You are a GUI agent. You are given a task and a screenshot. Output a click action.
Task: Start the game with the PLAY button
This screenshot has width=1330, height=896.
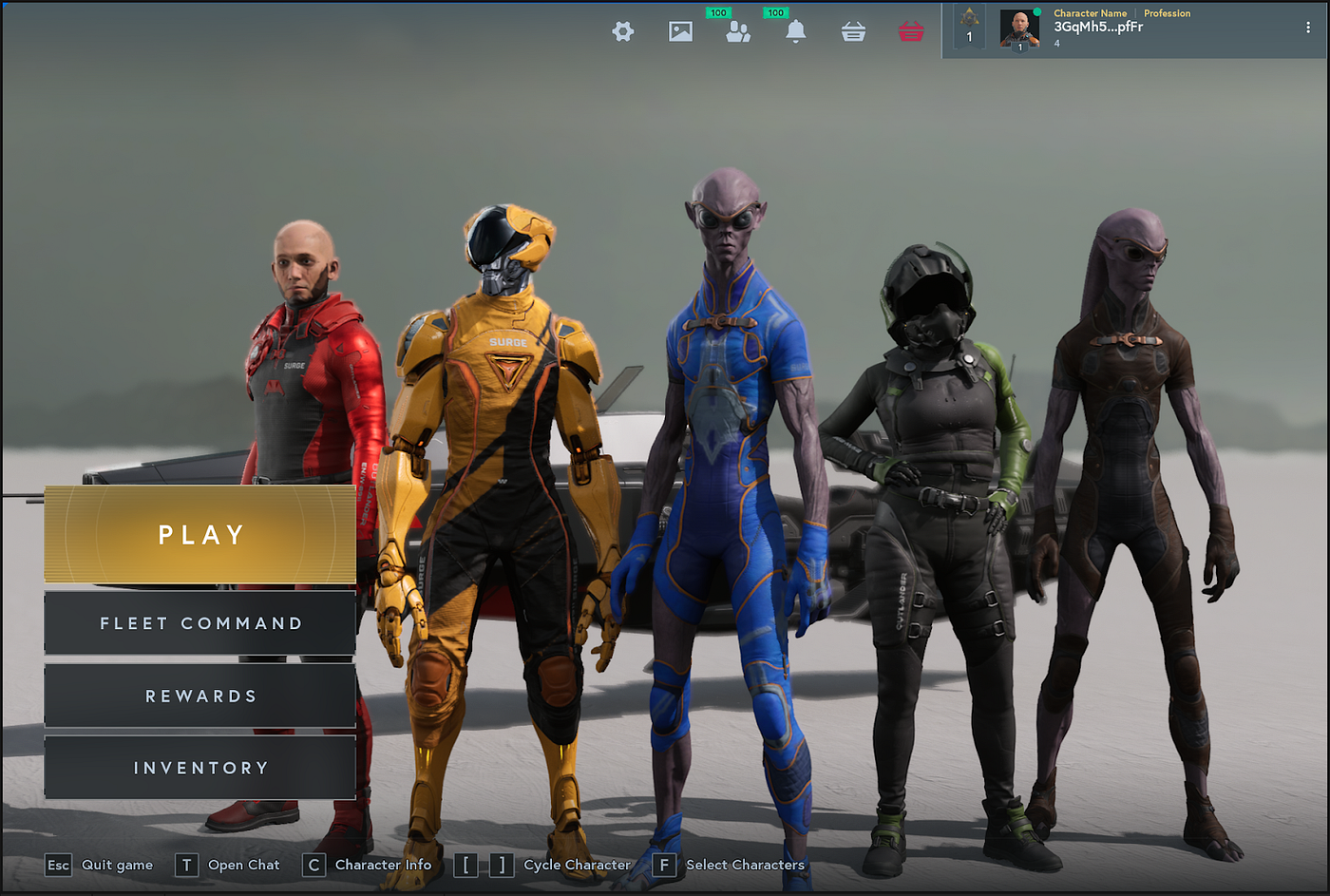click(200, 535)
